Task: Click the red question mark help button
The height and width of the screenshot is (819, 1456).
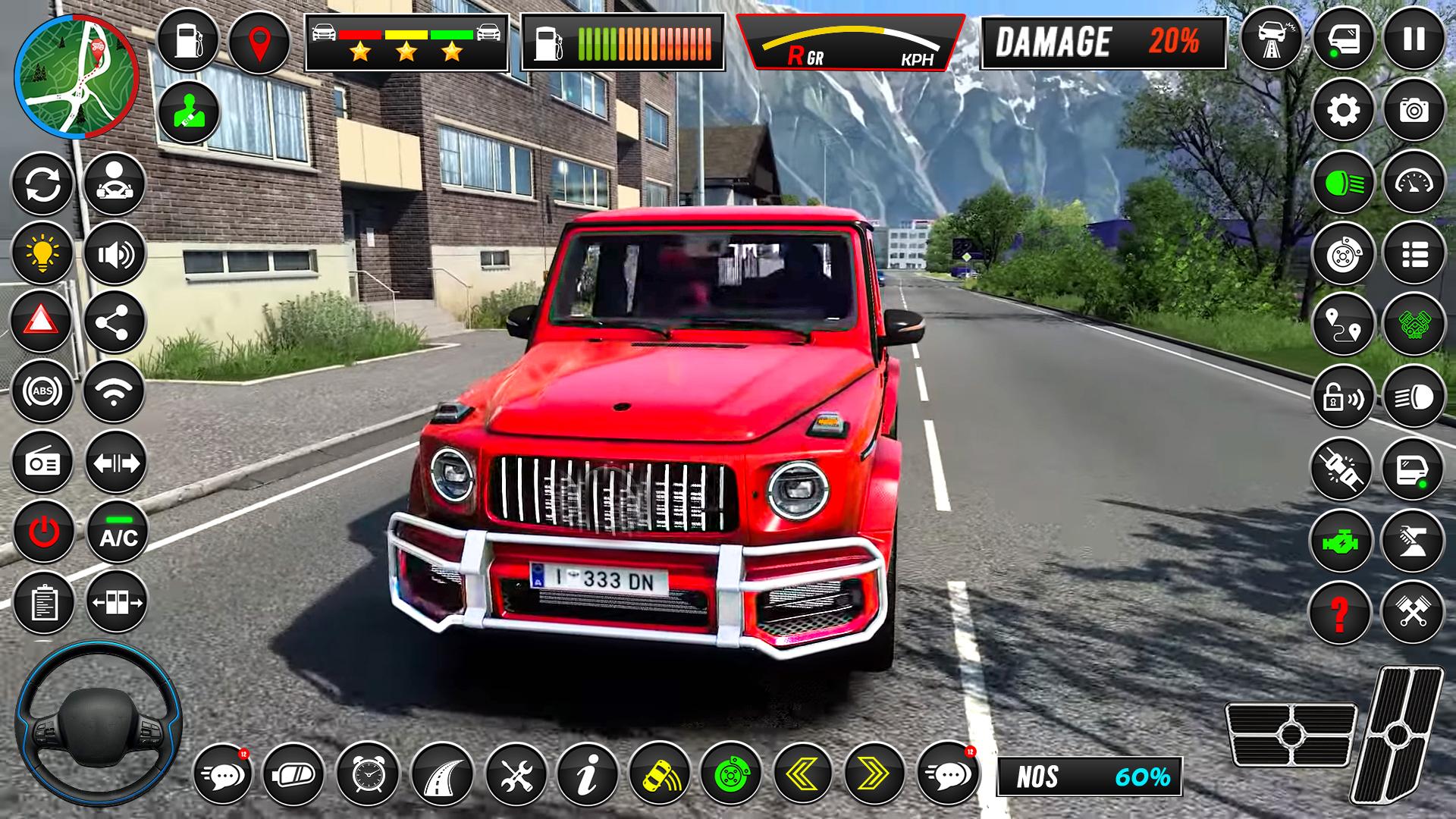Action: 1341,613
